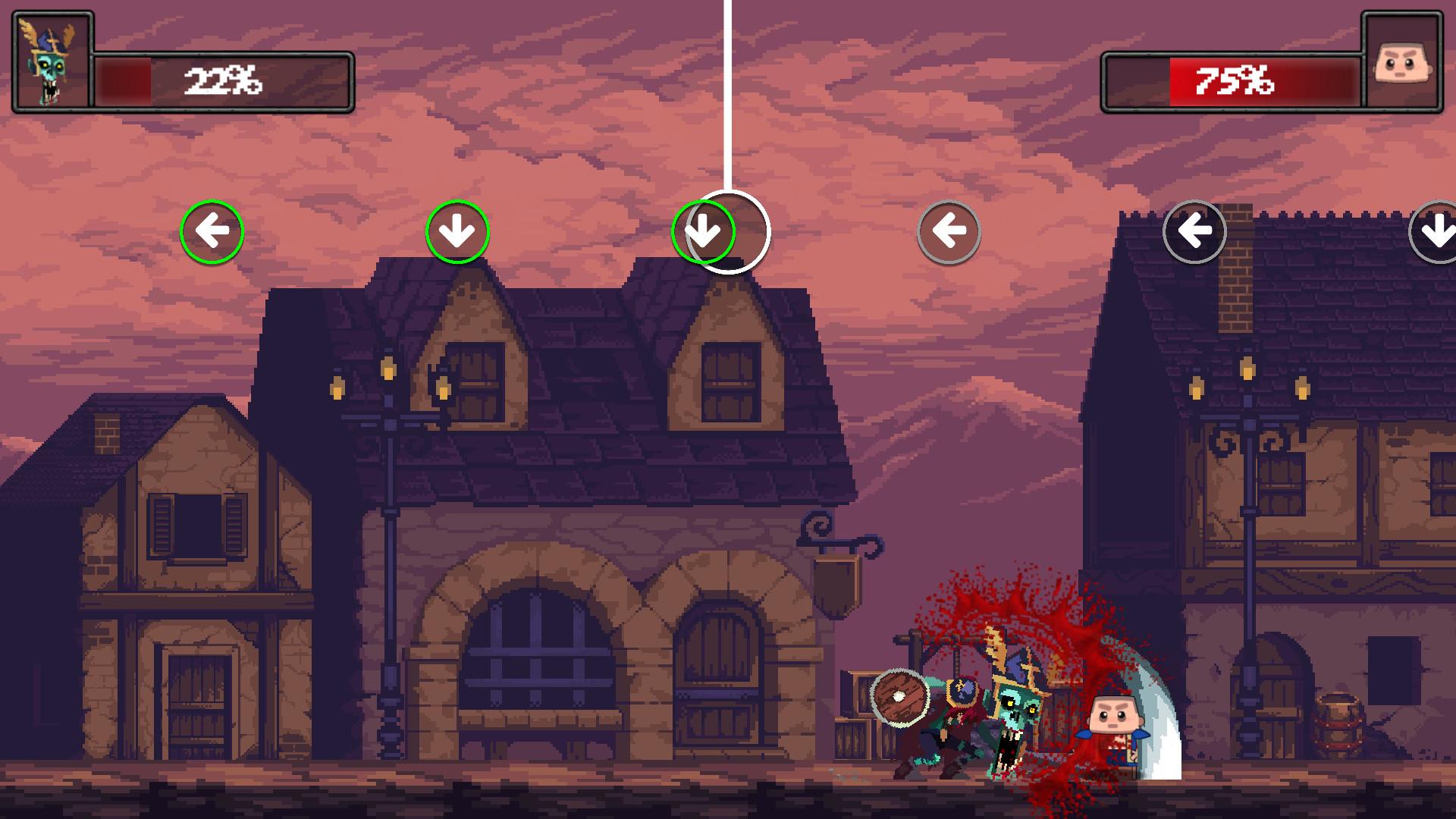Click the zombie viking enemy portrait
The height and width of the screenshot is (819, 1456).
(x=51, y=61)
